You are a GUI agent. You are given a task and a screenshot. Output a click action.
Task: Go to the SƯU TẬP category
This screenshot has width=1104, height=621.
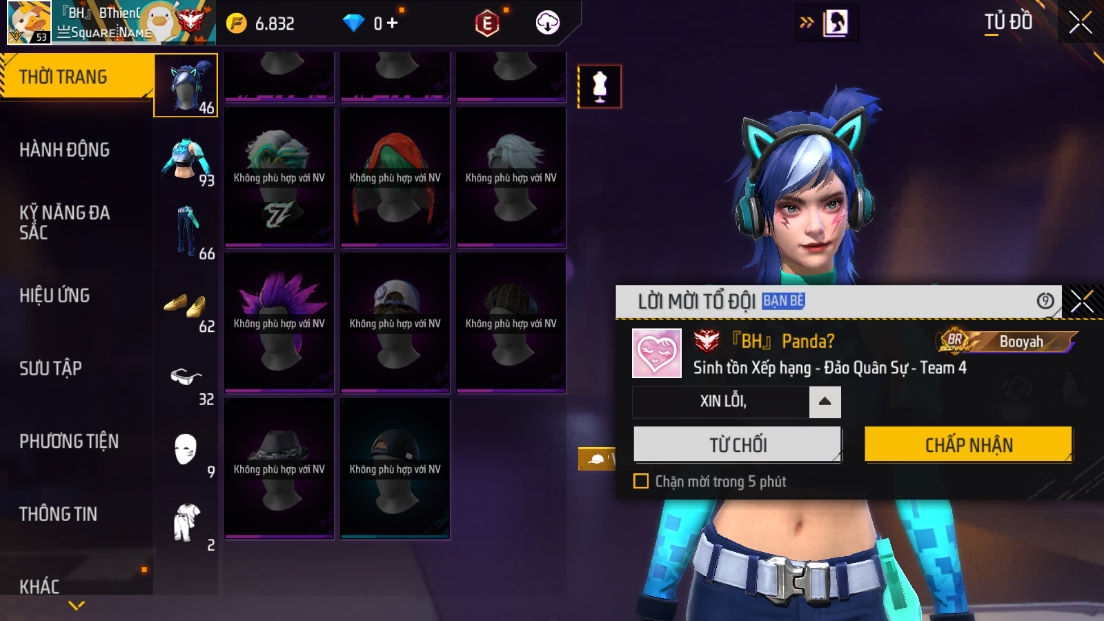[x=50, y=368]
